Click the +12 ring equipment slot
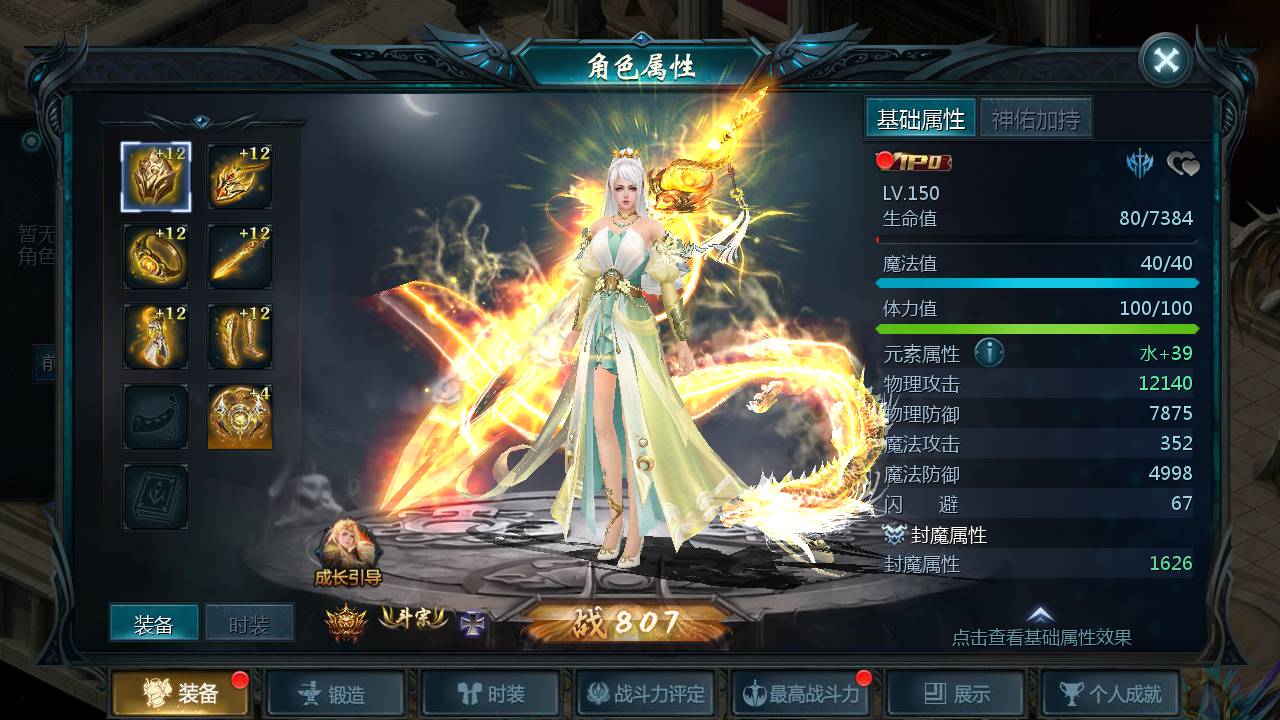Viewport: 1280px width, 720px height. point(155,257)
